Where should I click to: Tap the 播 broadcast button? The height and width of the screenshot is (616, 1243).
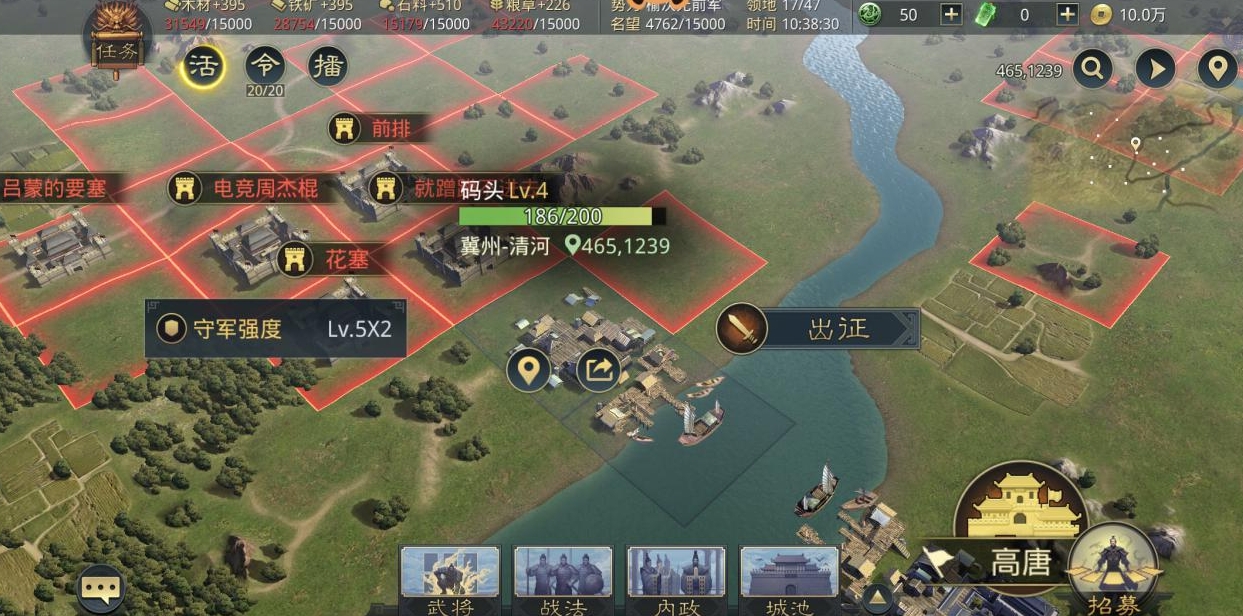click(327, 67)
